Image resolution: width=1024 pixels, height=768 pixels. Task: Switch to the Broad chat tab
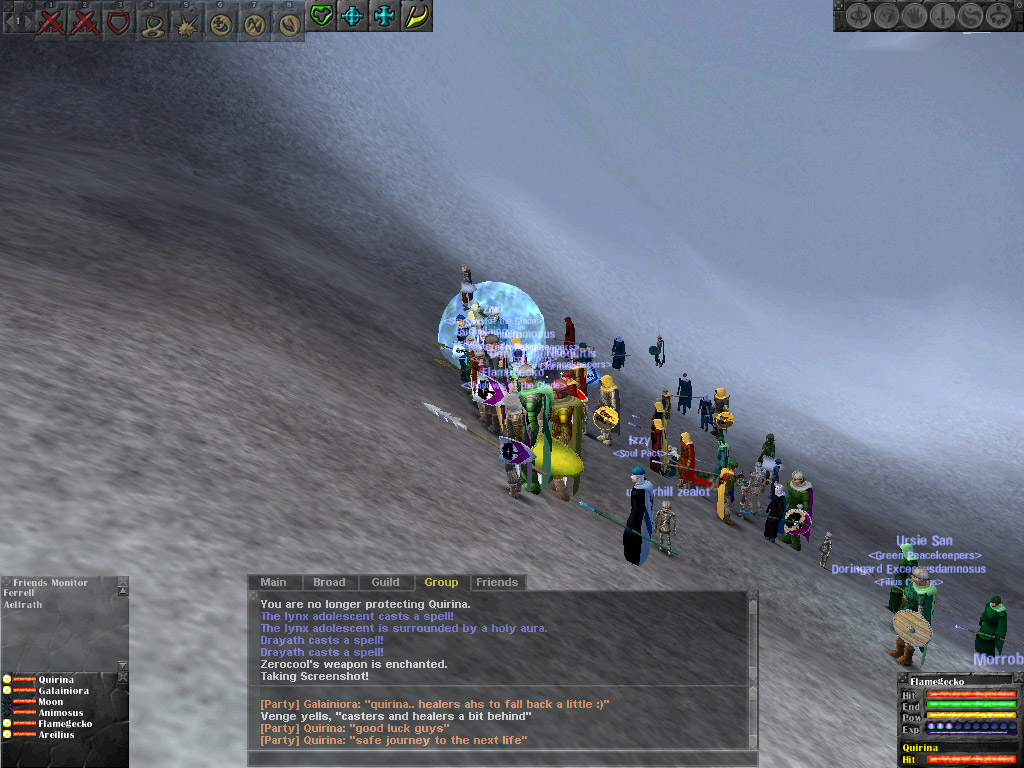(329, 582)
